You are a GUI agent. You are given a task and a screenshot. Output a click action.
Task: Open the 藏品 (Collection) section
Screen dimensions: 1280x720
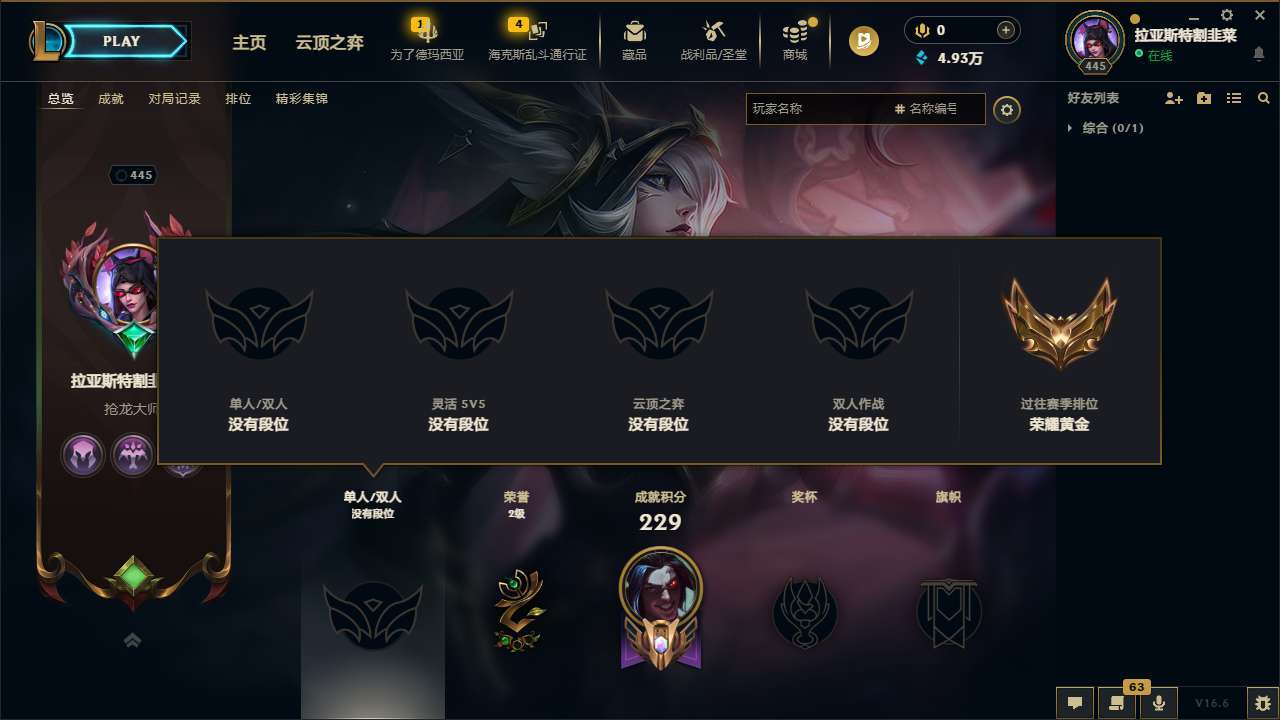633,40
